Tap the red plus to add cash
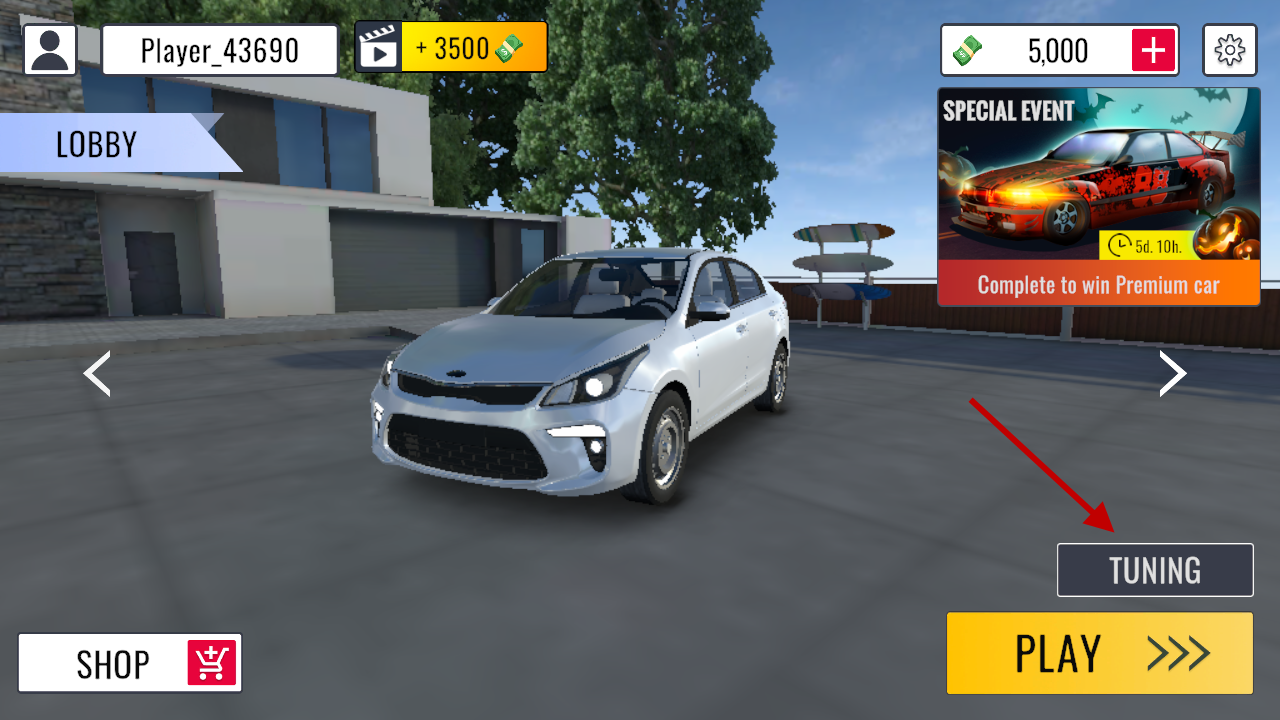Screen dimensions: 1280x720 point(1153,50)
